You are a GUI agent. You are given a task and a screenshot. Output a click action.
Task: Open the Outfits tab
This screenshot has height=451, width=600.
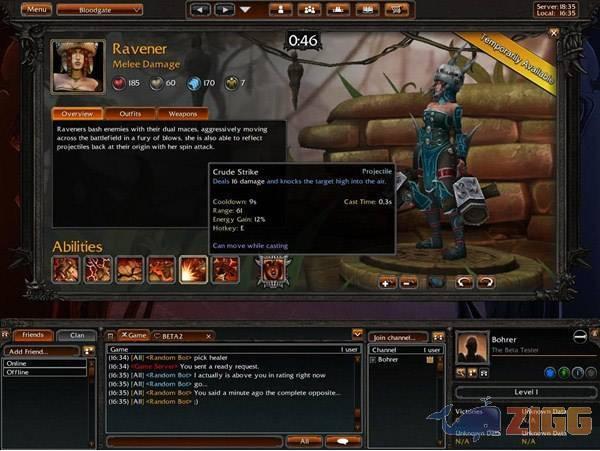[x=130, y=114]
